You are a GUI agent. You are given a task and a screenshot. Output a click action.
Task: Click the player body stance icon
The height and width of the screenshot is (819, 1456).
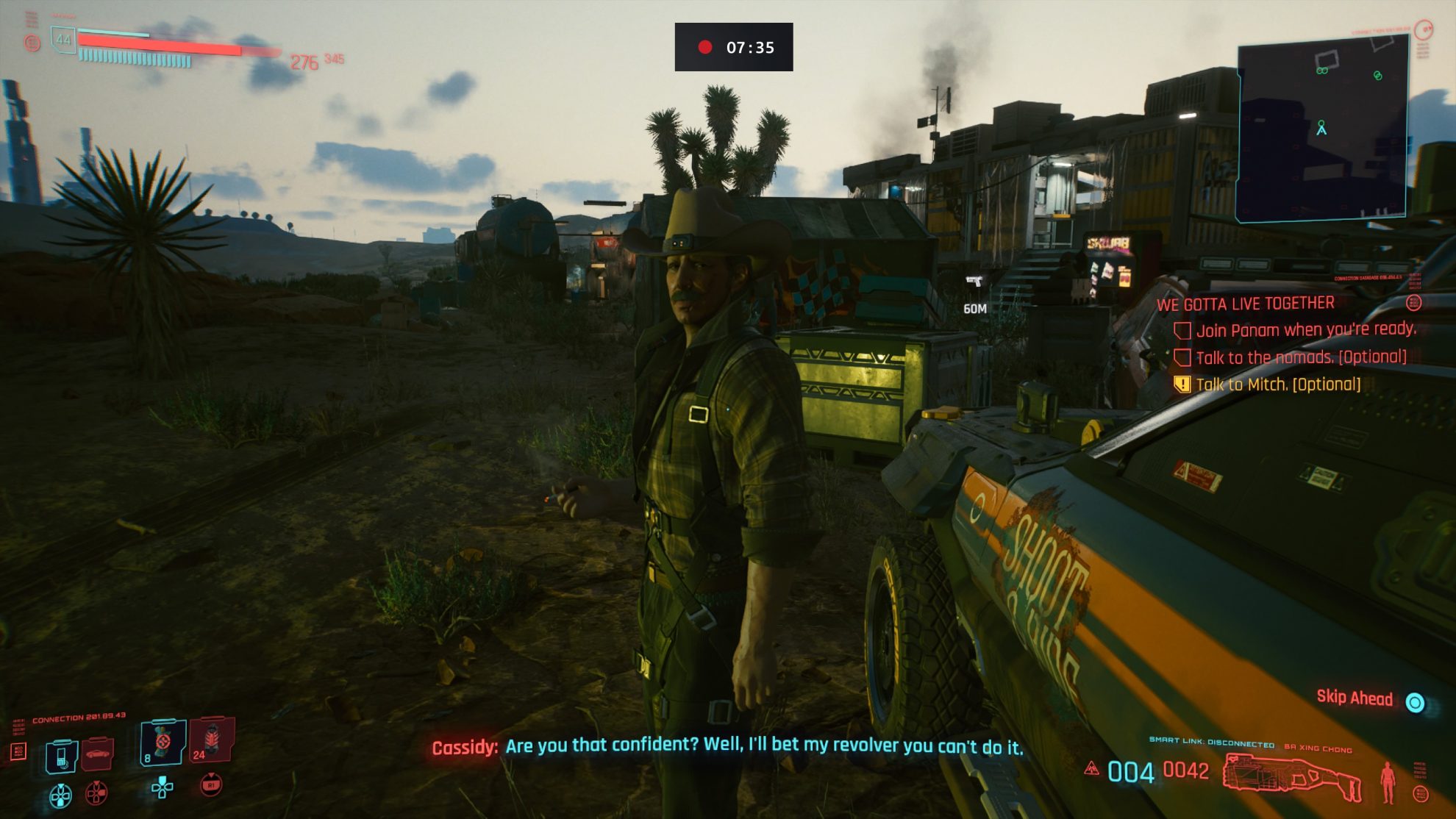coord(1388,782)
